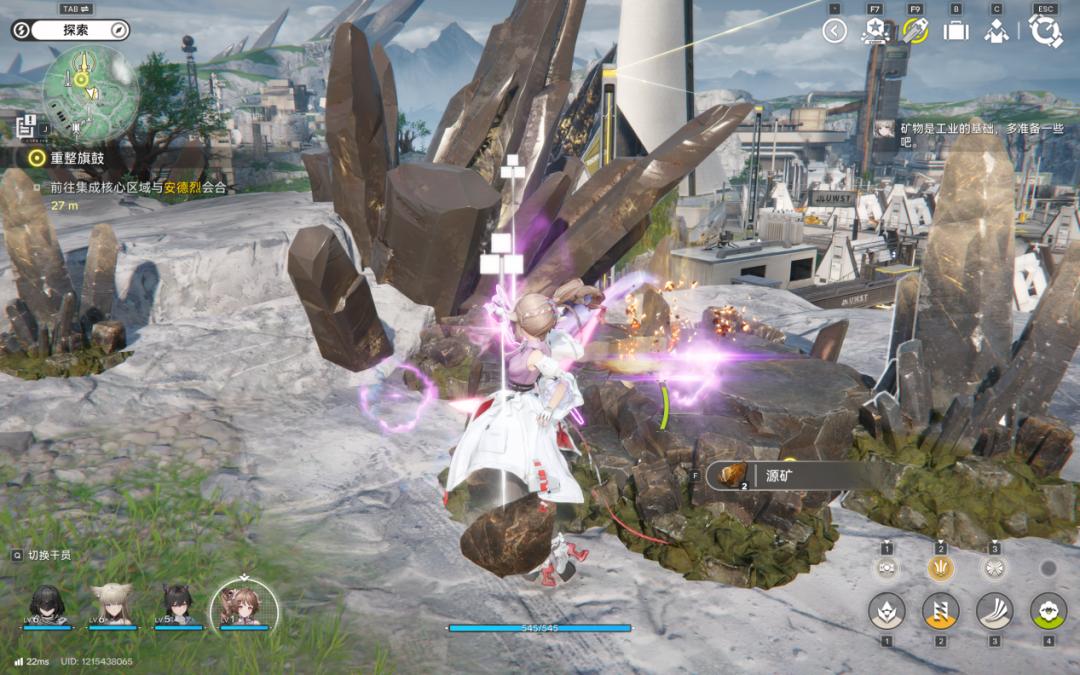Image resolution: width=1080 pixels, height=675 pixels.
Task: Open the mission log icon beside minimap
Action: (26, 126)
